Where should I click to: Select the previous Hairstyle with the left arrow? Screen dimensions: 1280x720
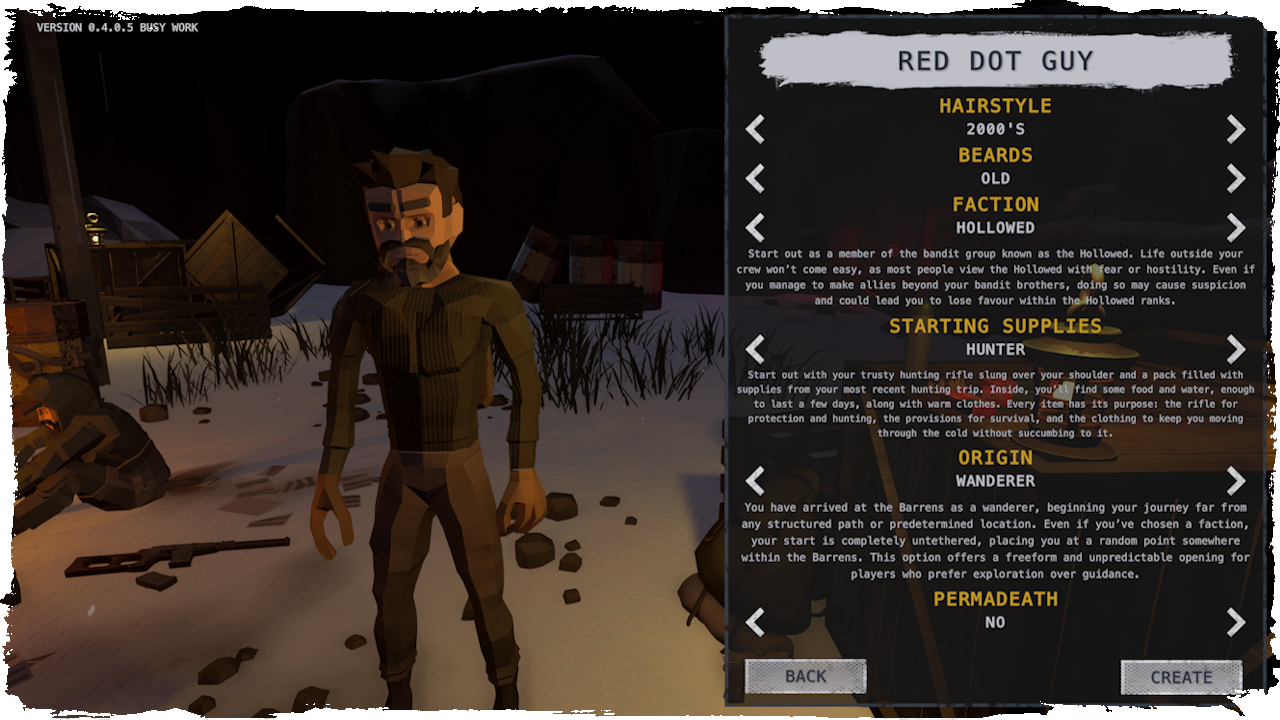pyautogui.click(x=755, y=129)
